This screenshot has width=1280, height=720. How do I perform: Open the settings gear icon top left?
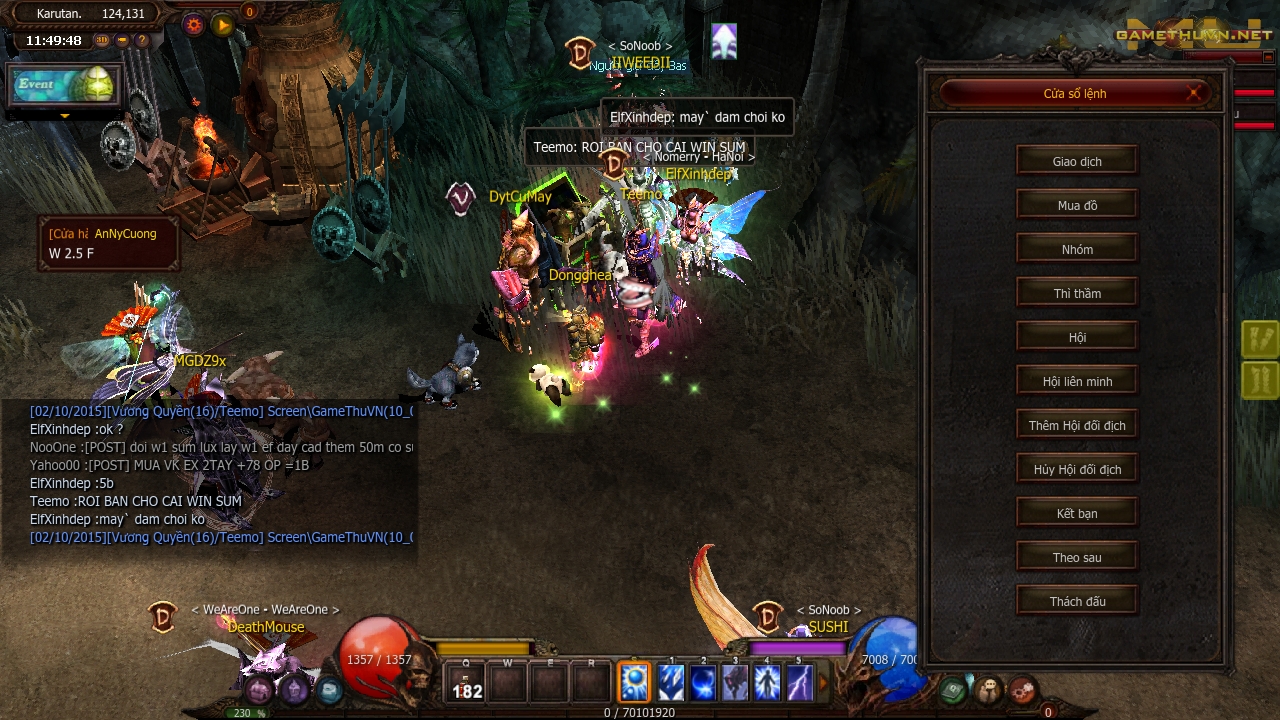194,24
